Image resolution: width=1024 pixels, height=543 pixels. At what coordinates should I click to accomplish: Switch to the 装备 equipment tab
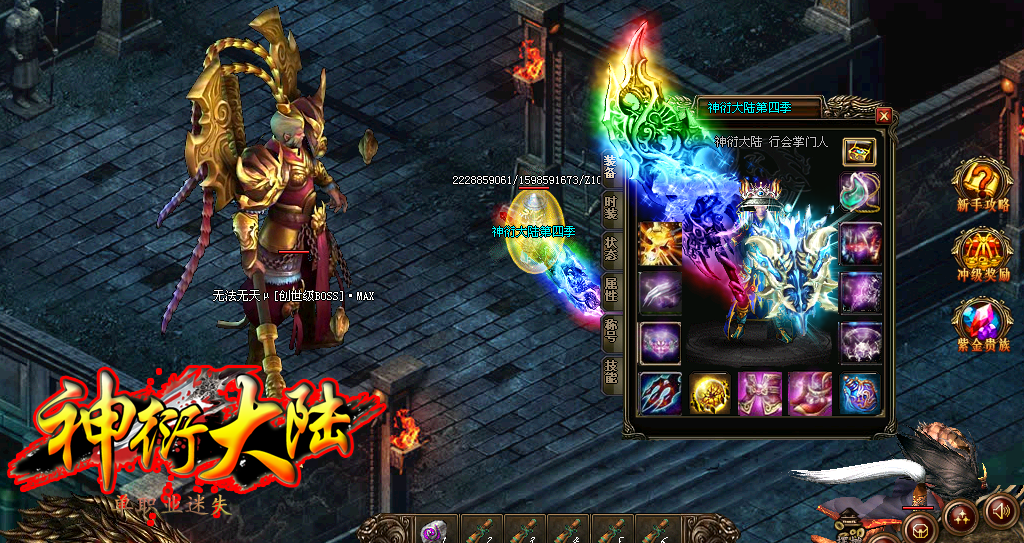coord(610,169)
